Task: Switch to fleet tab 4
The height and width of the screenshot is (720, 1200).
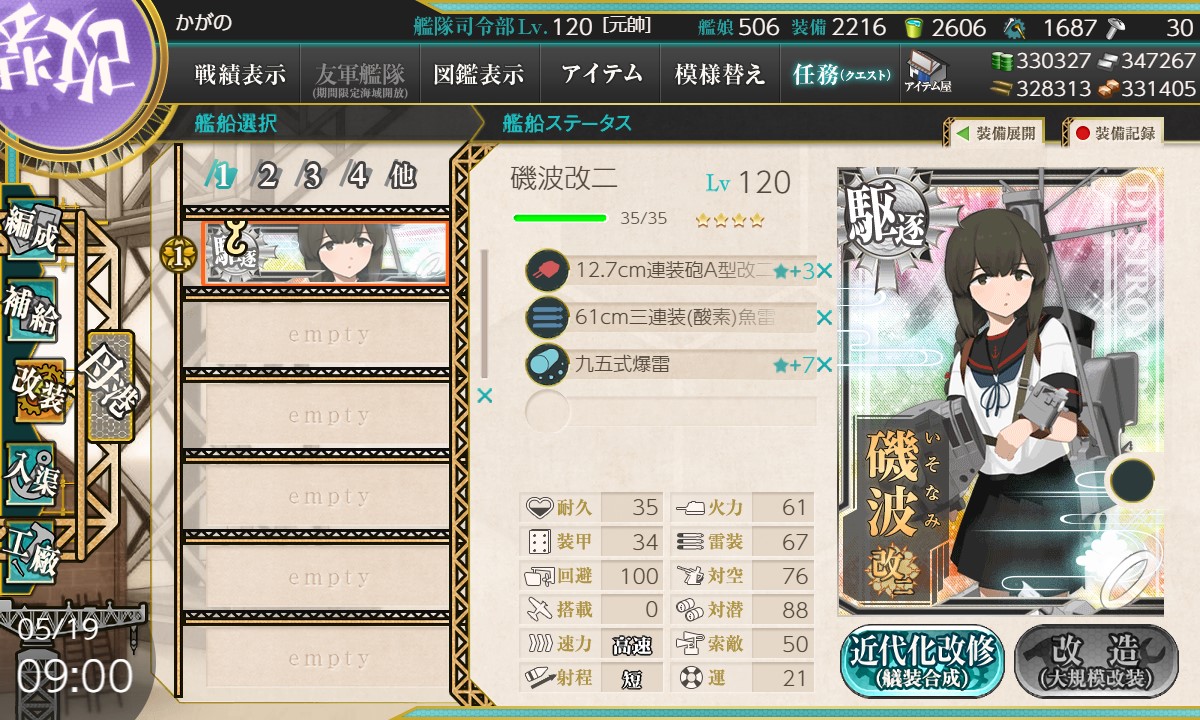Action: [357, 177]
